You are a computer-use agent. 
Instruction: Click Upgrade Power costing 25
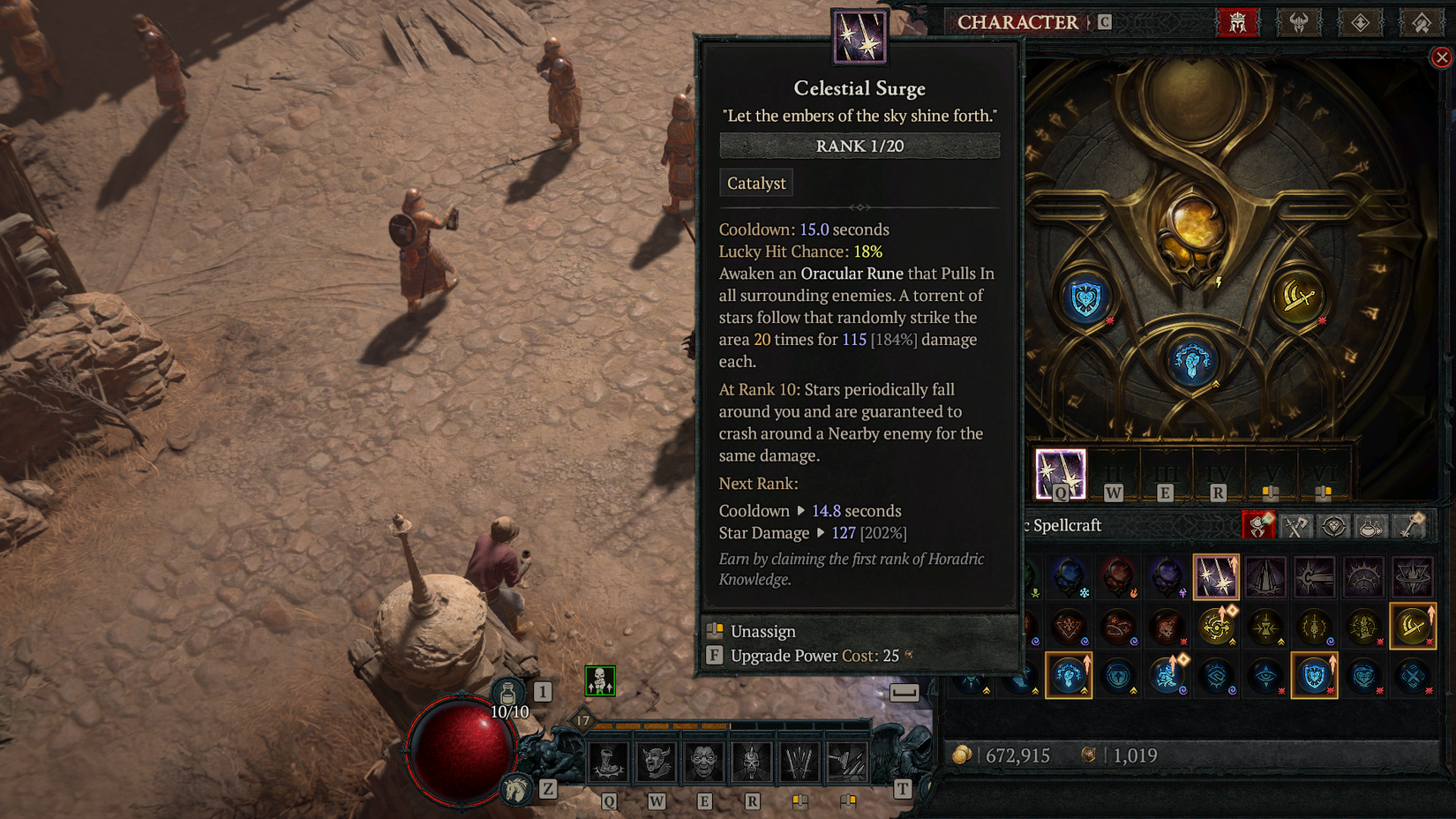click(x=790, y=656)
